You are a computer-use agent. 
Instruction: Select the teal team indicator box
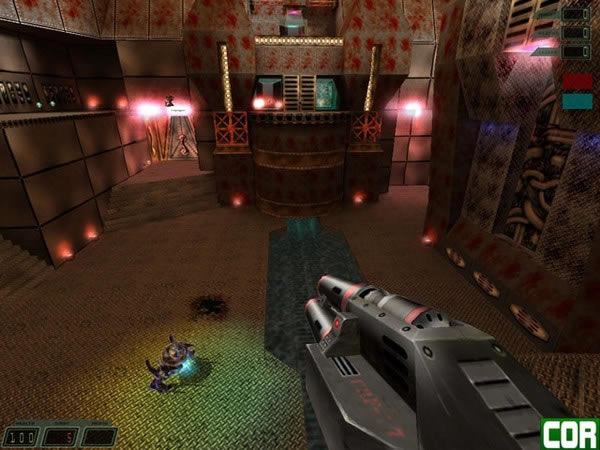tap(576, 100)
